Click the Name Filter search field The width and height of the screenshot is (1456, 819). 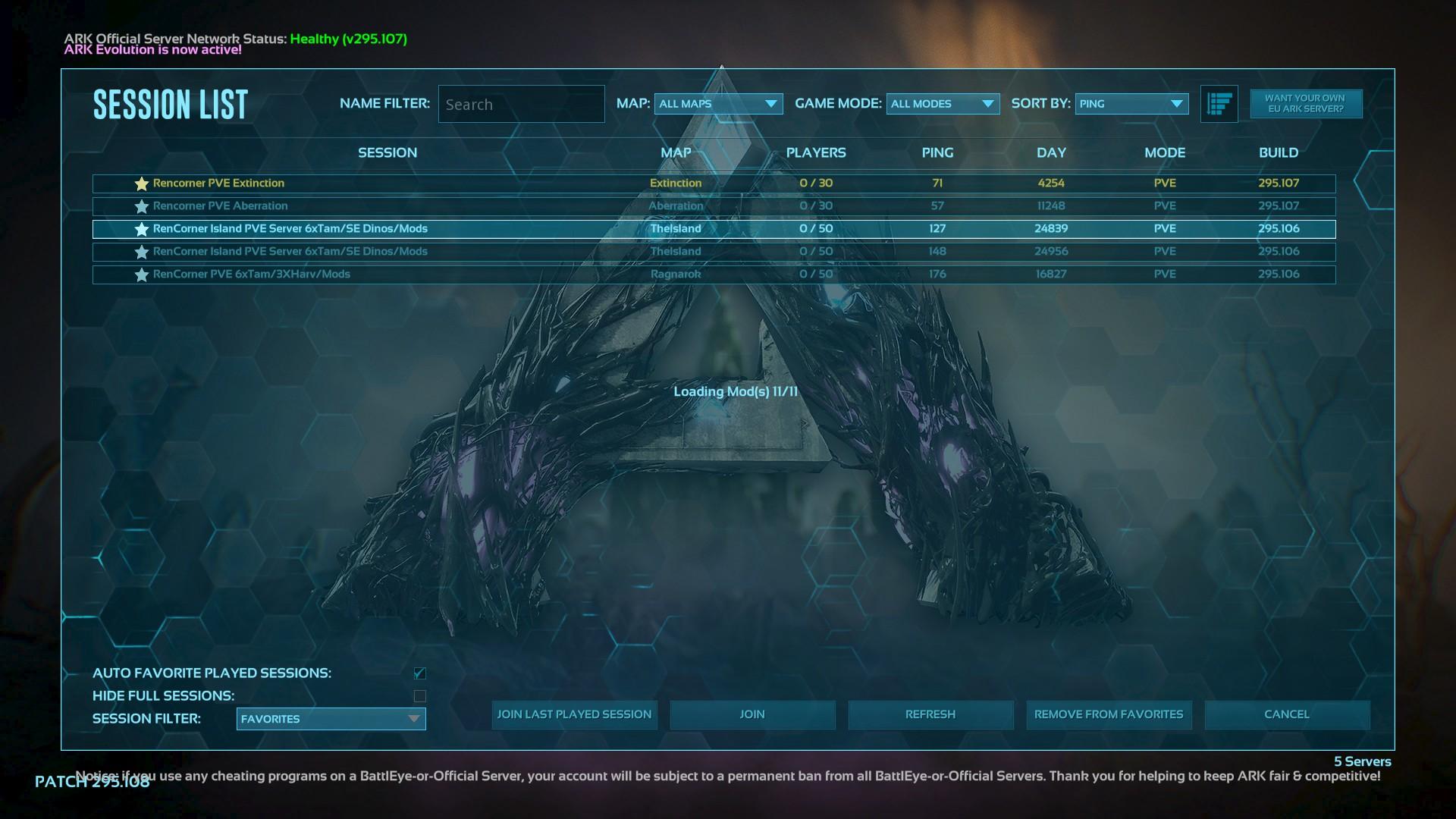click(x=521, y=105)
